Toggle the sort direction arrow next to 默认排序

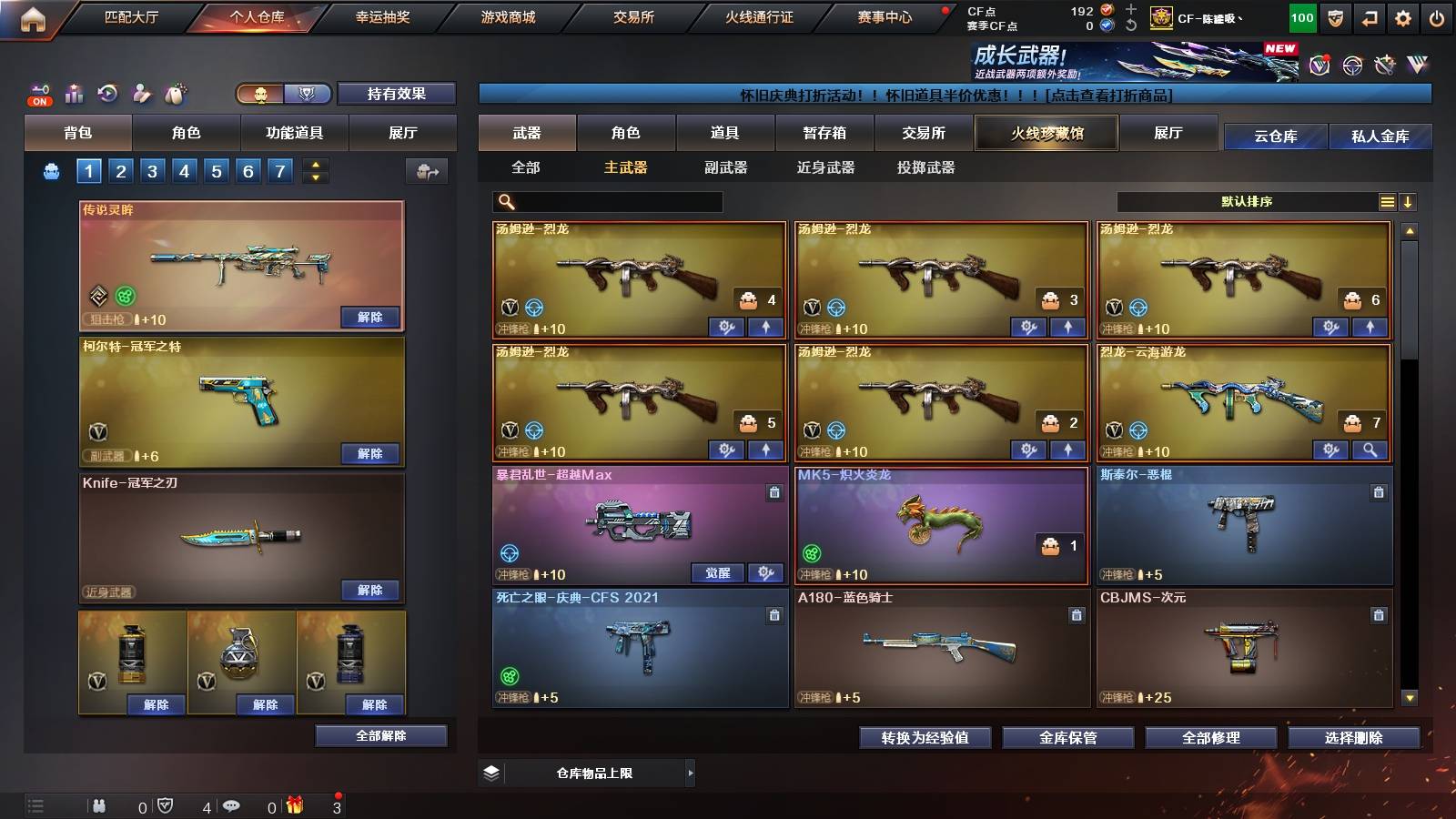coord(1407,201)
